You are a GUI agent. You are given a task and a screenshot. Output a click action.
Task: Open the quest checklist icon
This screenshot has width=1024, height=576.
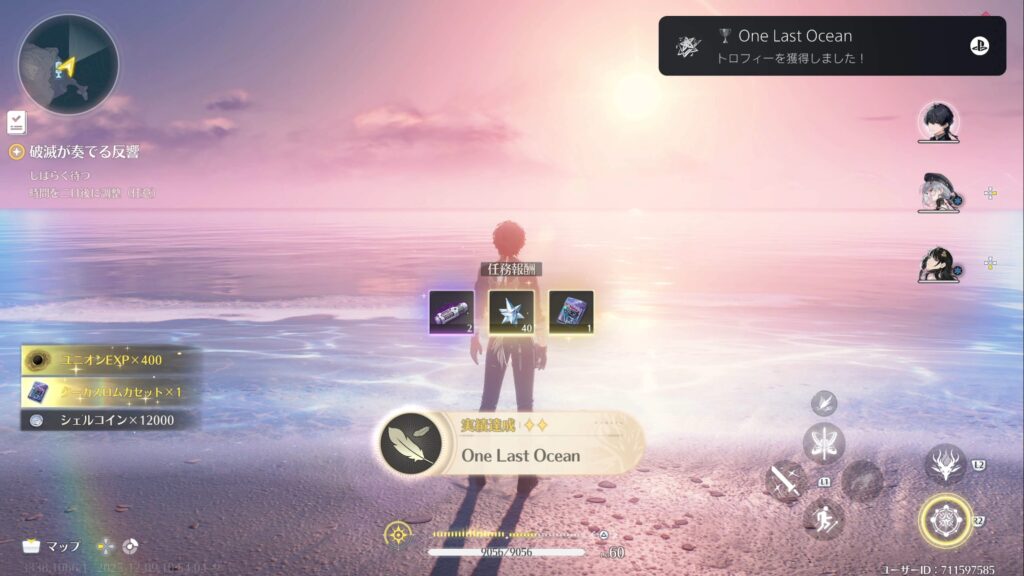click(x=16, y=122)
